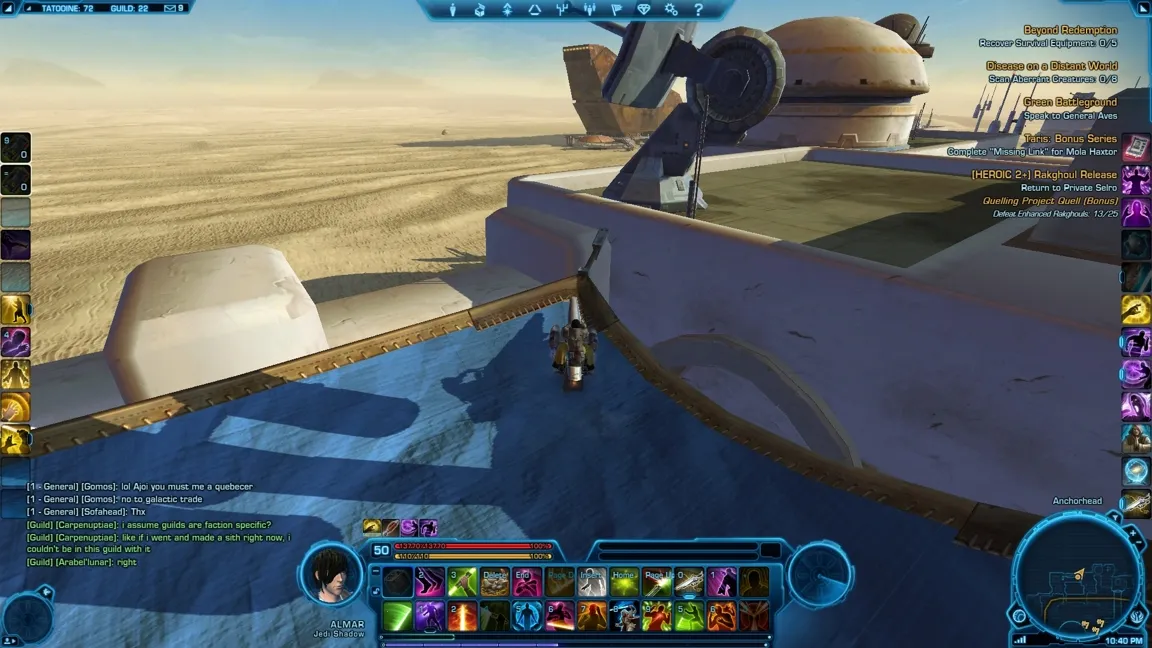Screen dimensions: 1152x648
Task: Click Almar's character portrait
Action: pos(331,575)
